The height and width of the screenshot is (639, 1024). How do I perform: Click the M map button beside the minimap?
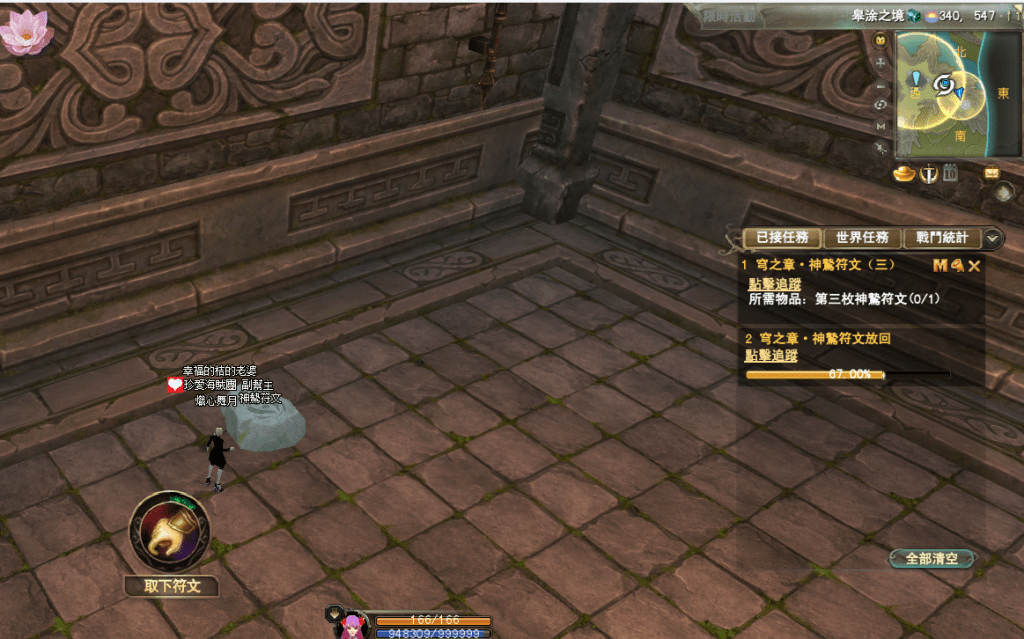point(880,126)
